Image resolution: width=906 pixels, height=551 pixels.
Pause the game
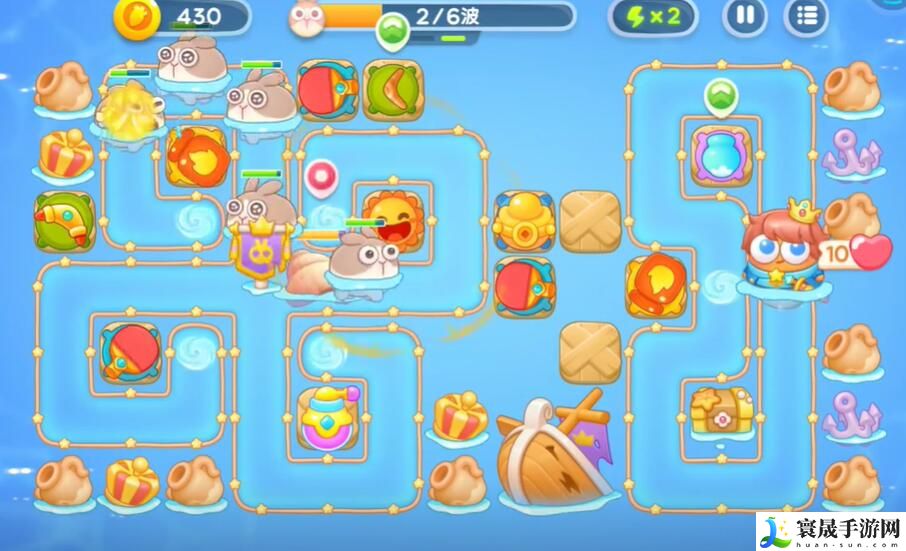tap(745, 16)
